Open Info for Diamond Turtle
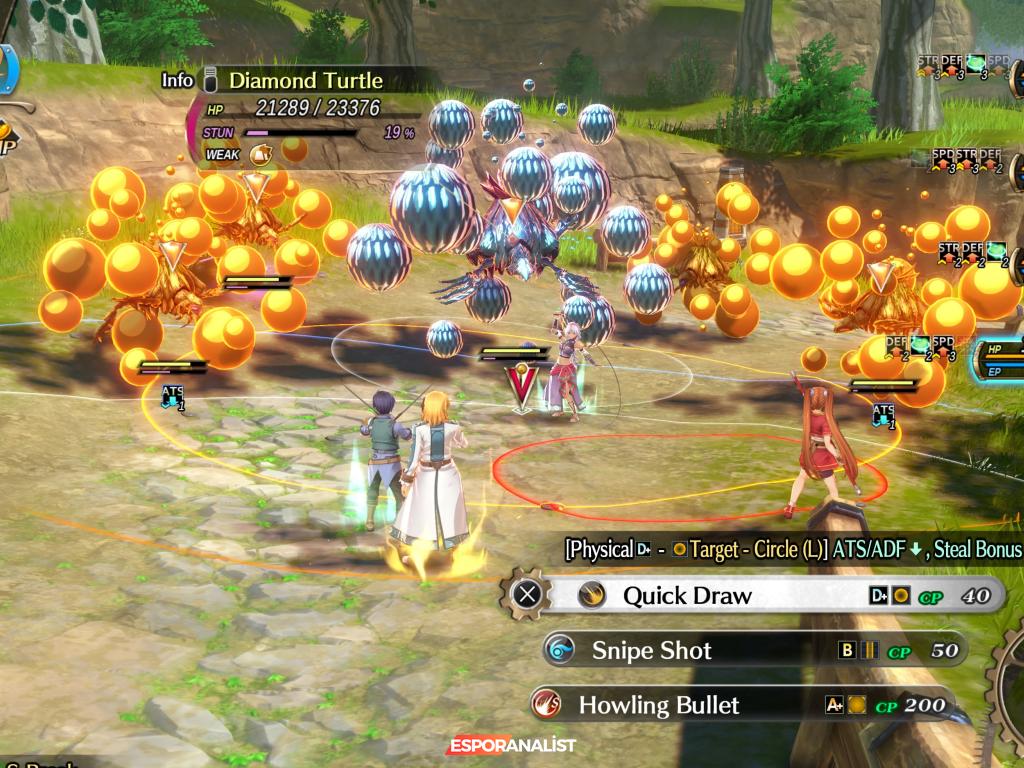This screenshot has height=768, width=1024. click(x=178, y=81)
